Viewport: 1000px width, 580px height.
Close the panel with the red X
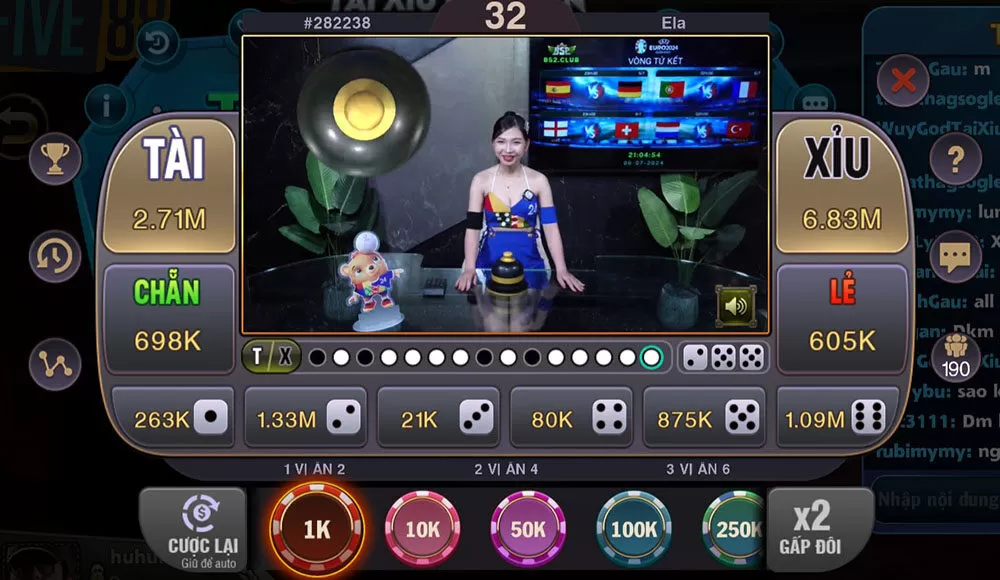pos(903,80)
